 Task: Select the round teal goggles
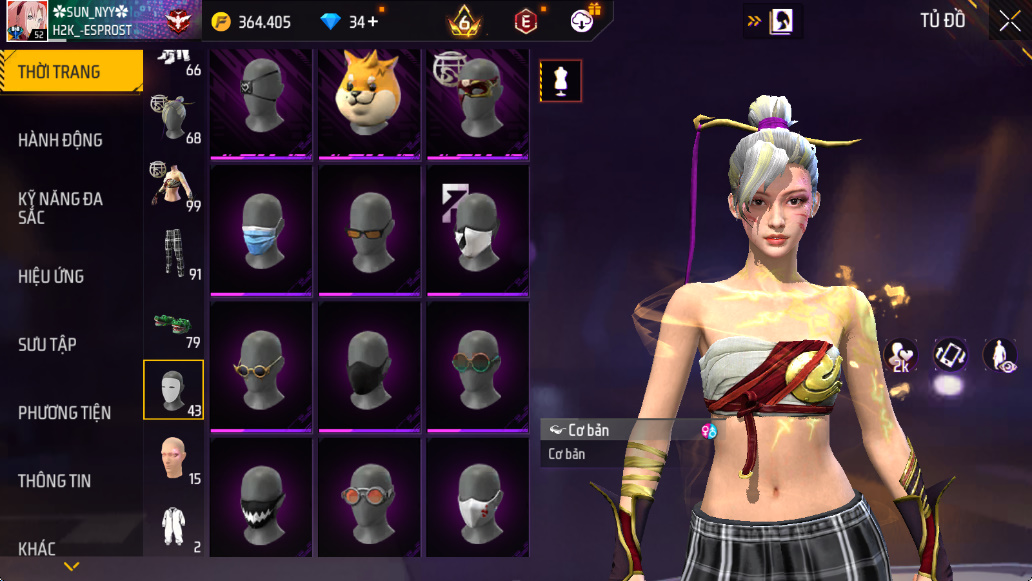click(x=478, y=367)
